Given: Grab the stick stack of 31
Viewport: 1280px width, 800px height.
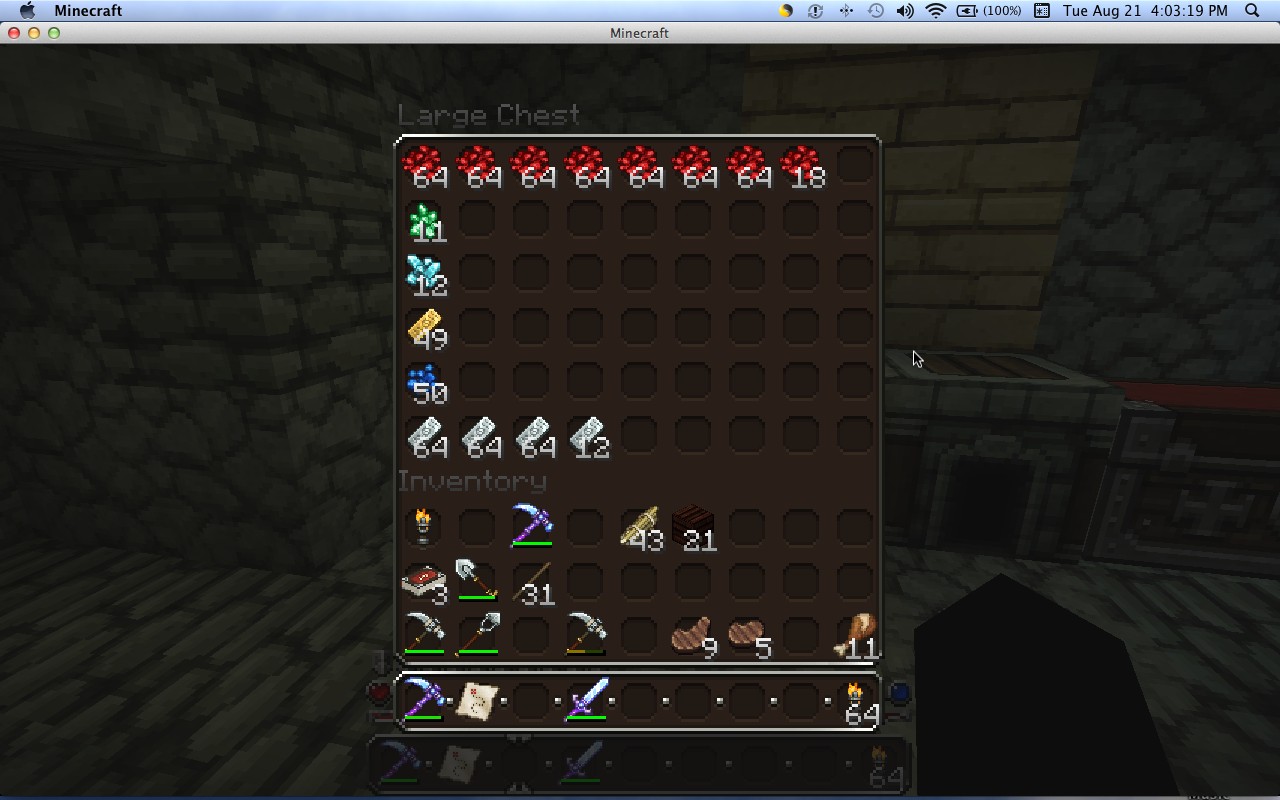Looking at the screenshot, I should tap(532, 581).
